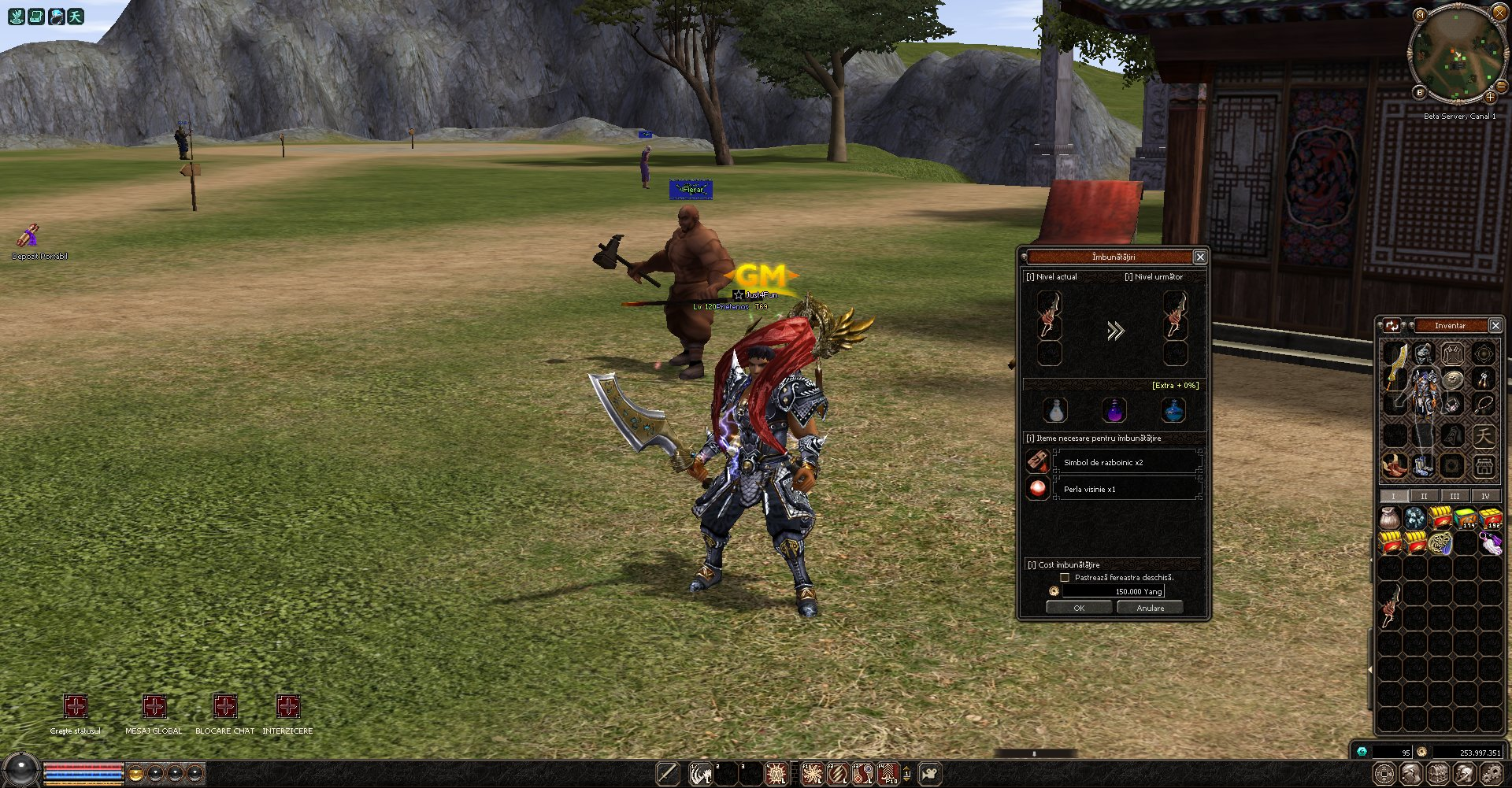Screen dimensions: 1512x788
Task: Switch to inventory page II
Action: coord(1424,496)
